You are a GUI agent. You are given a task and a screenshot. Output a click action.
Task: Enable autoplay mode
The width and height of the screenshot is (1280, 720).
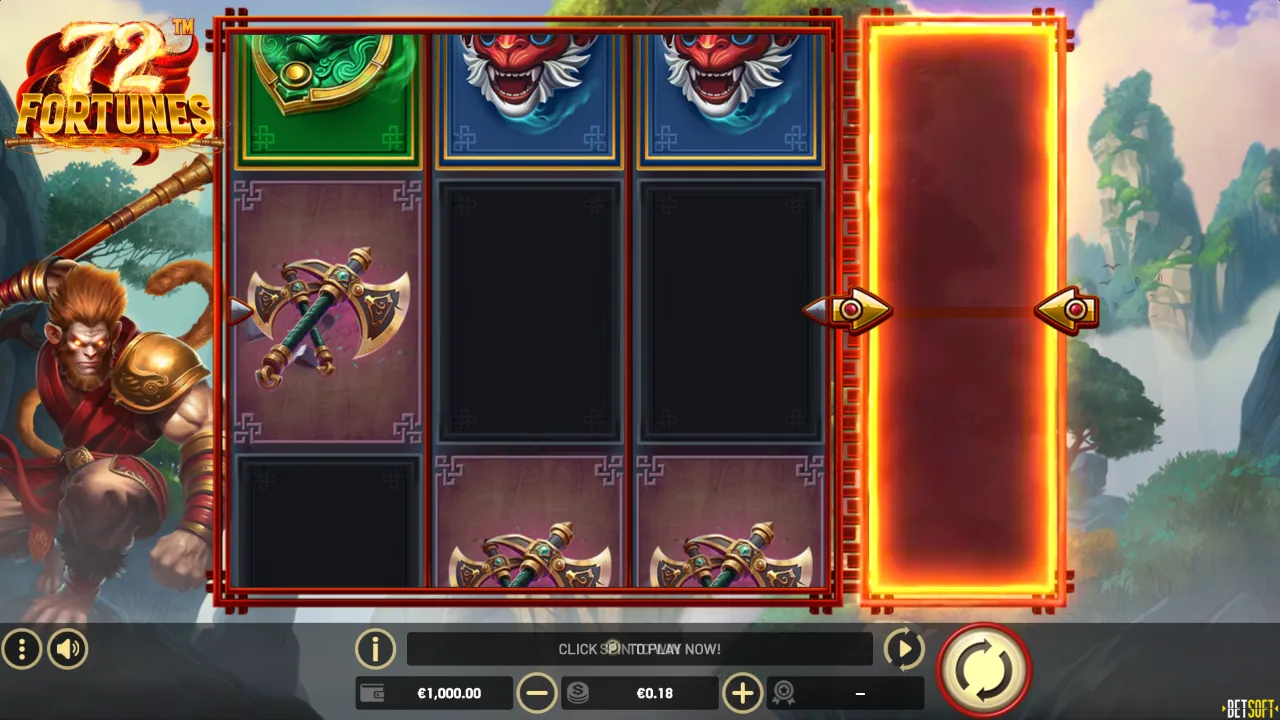pyautogui.click(x=903, y=649)
